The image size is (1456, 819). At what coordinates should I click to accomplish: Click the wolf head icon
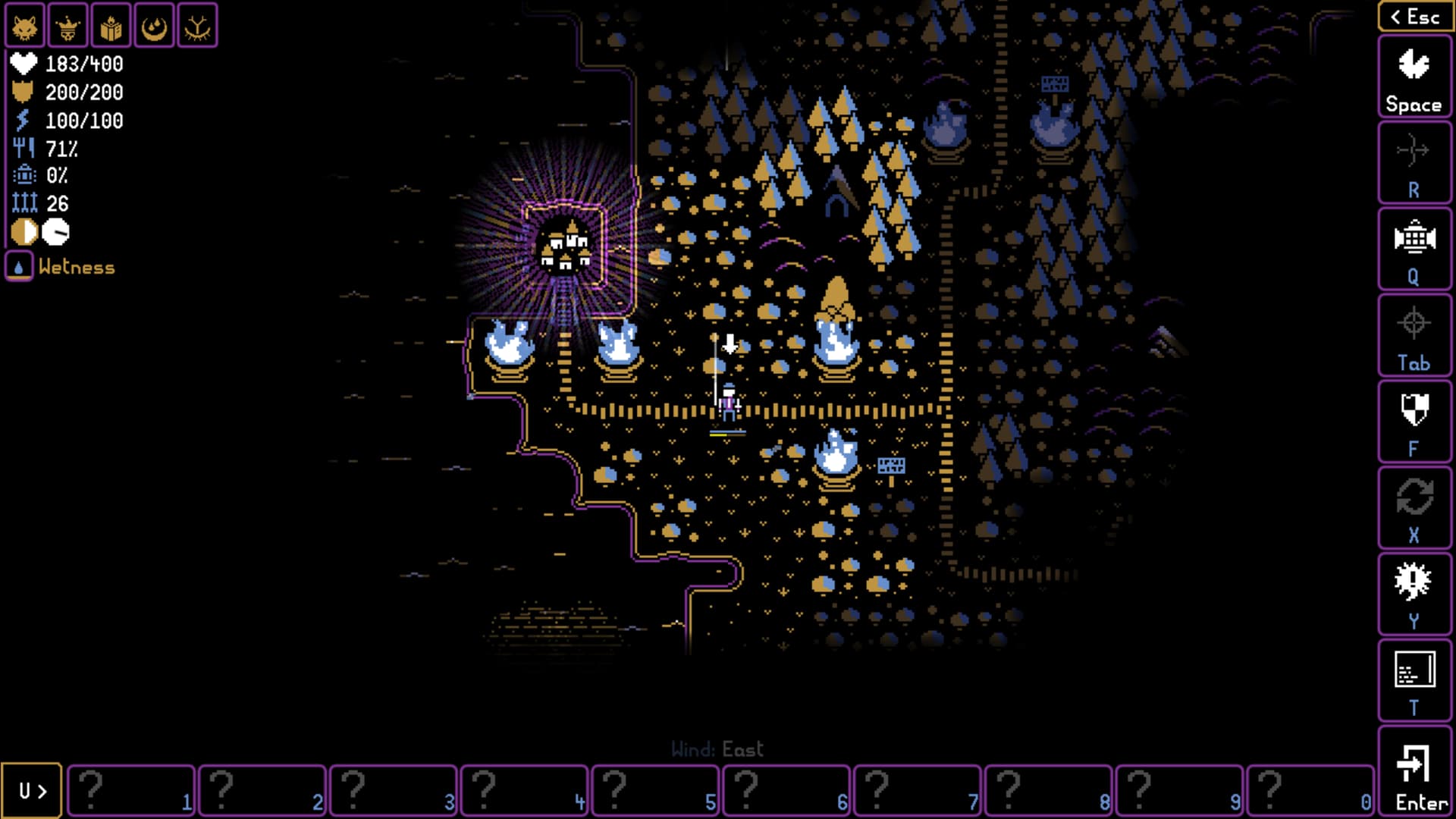pos(25,27)
